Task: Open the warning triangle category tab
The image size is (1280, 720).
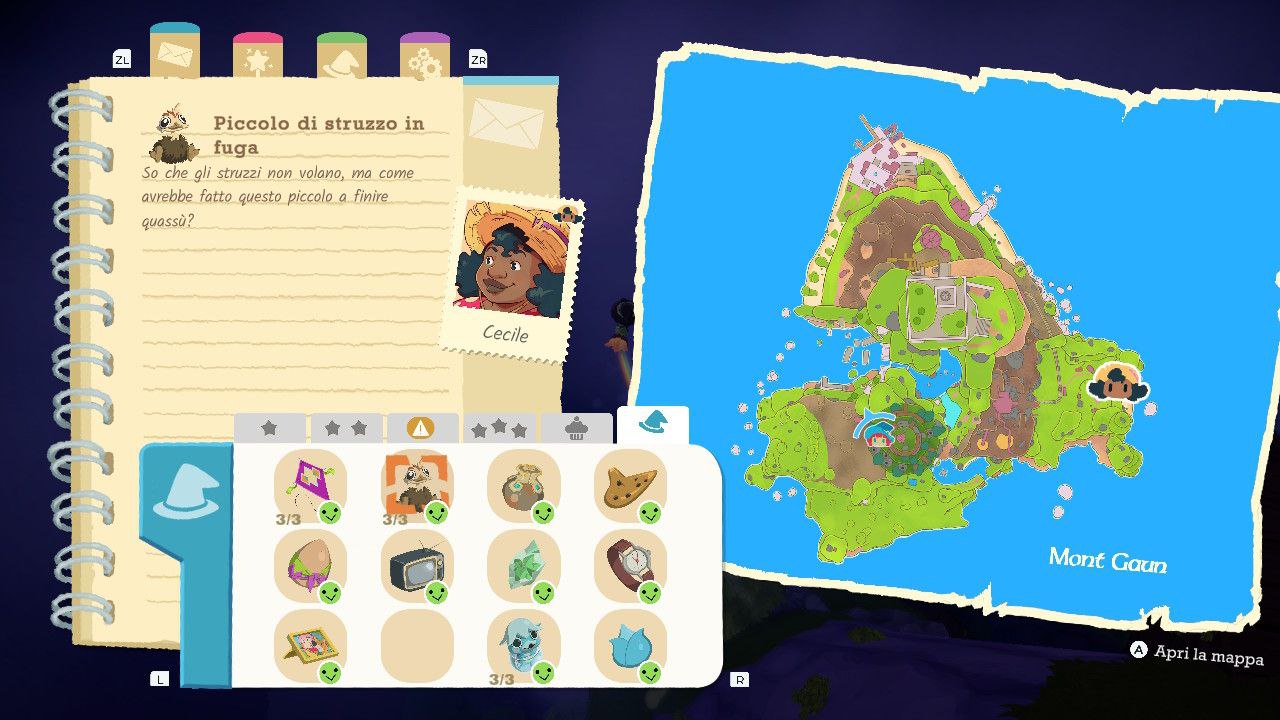Action: pyautogui.click(x=422, y=428)
